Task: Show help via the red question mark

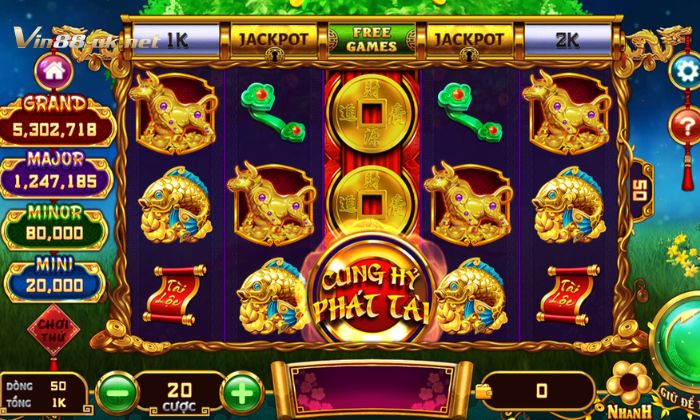Action: [x=687, y=123]
